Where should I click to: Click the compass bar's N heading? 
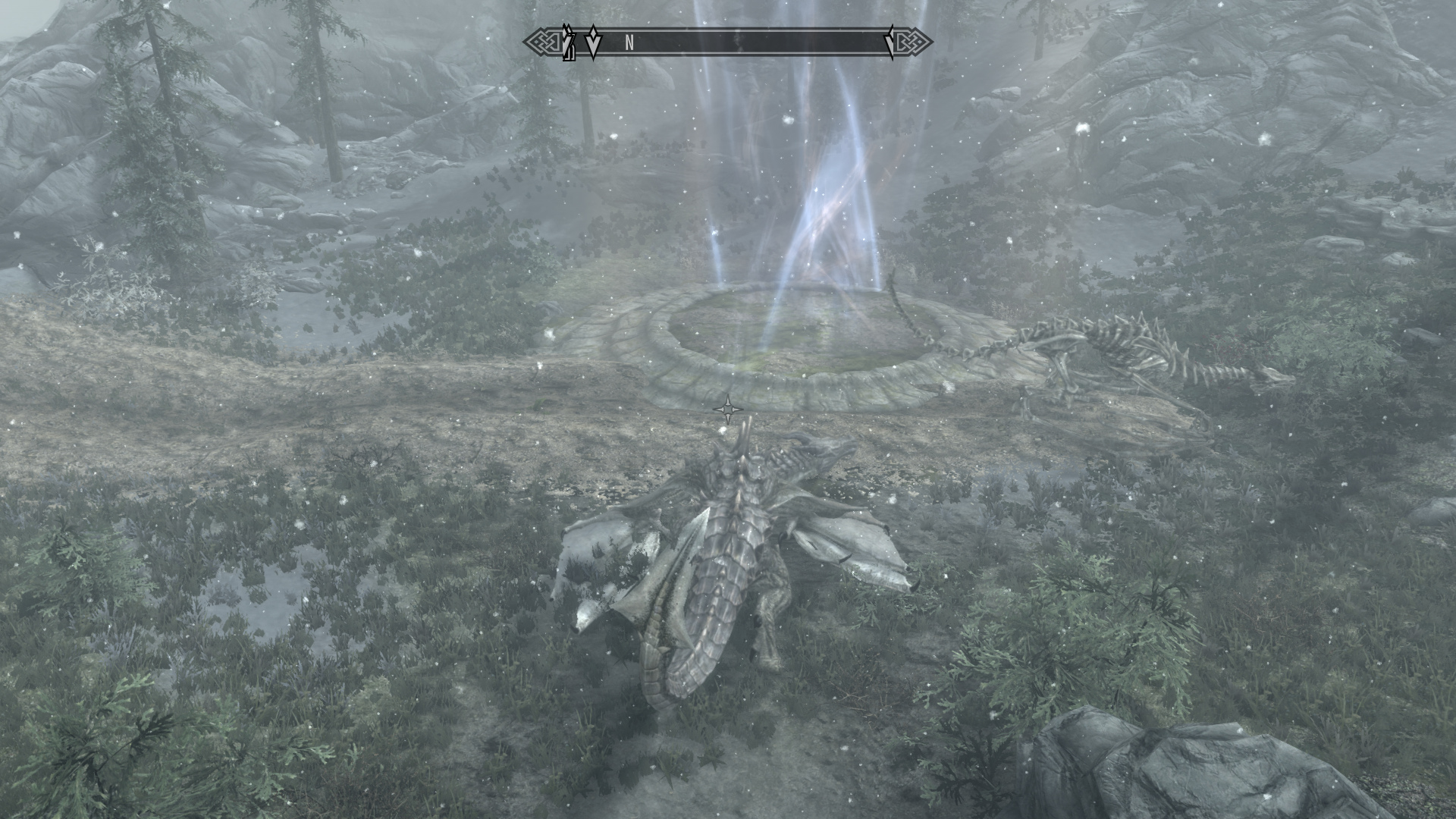[x=629, y=43]
